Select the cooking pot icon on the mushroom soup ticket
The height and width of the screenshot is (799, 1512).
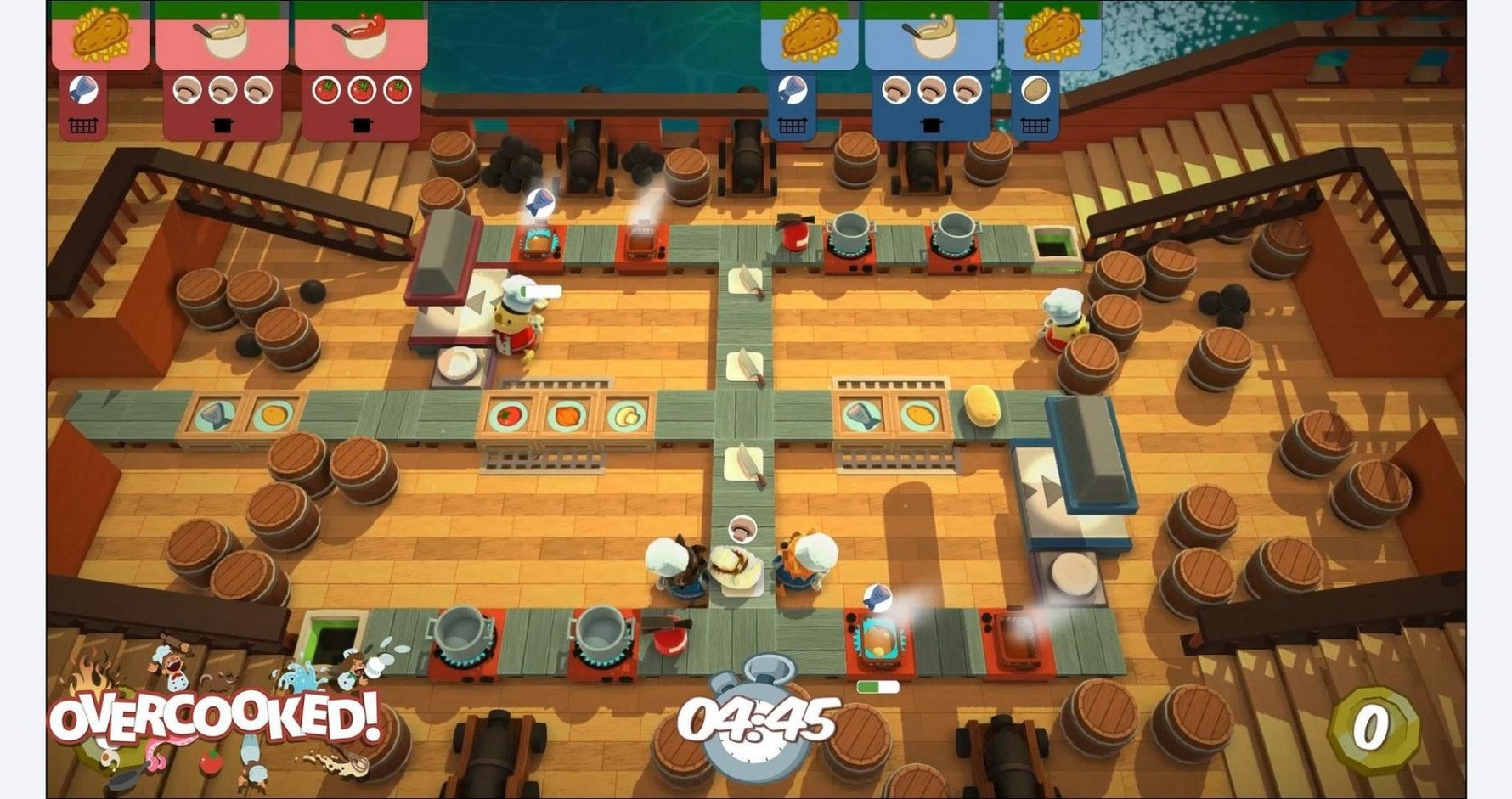coord(223,123)
